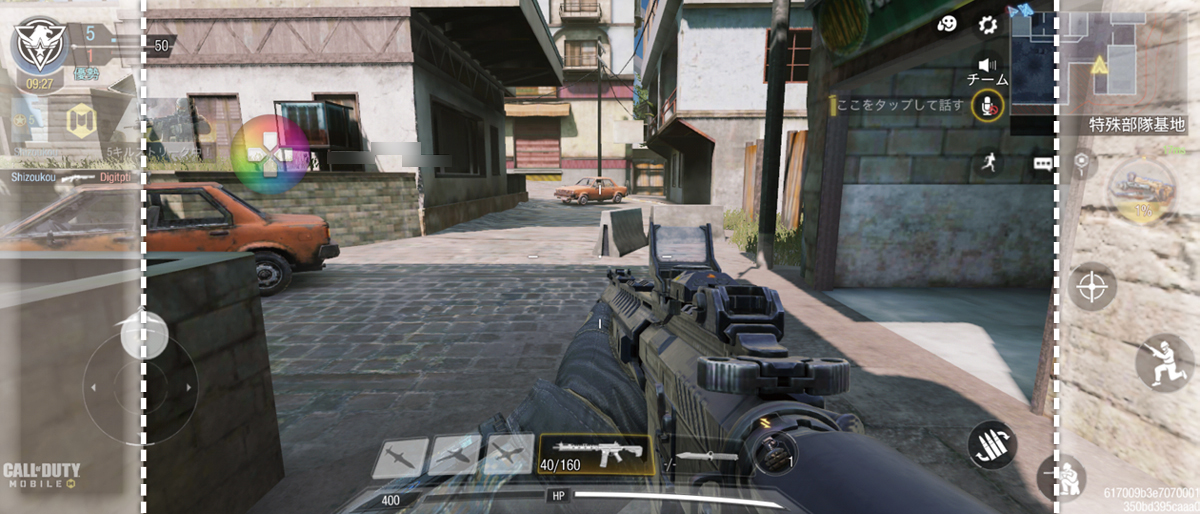Select the equipped rifle weapon slot

coord(596,454)
